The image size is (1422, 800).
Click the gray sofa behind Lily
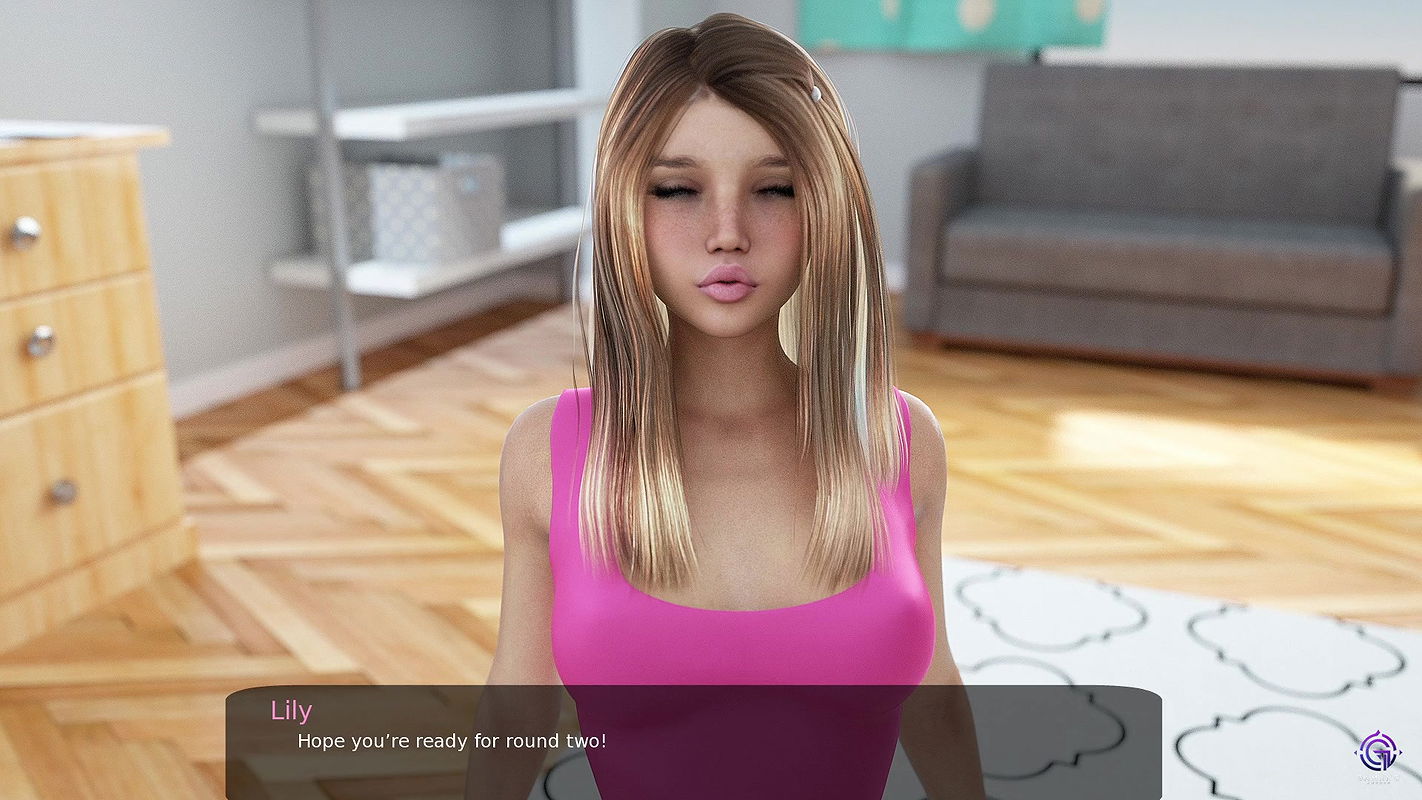coord(1150,200)
